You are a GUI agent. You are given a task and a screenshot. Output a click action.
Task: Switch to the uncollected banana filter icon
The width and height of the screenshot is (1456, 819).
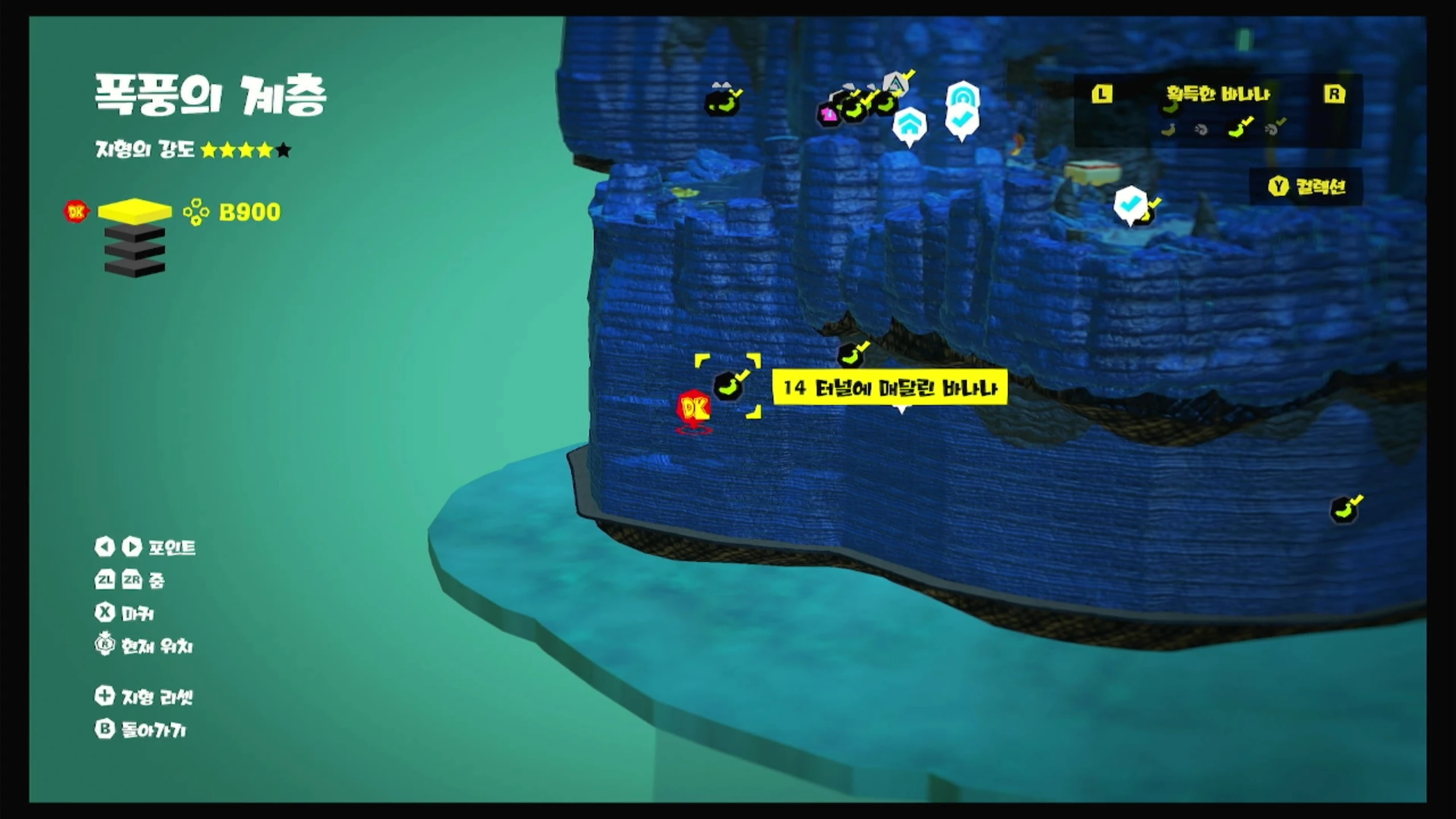1168,130
